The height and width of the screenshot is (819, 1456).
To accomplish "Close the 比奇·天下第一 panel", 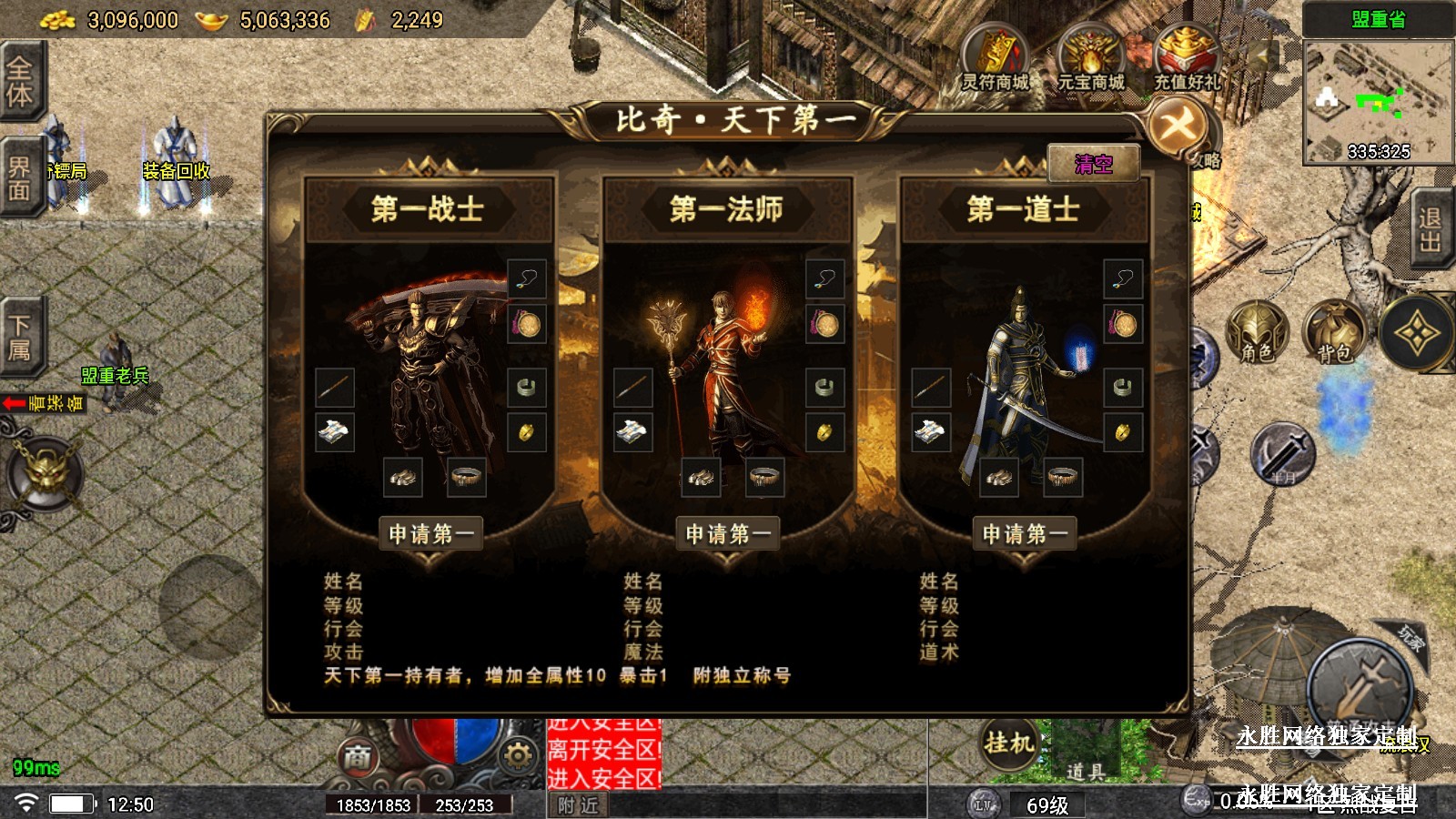I will point(1178,126).
